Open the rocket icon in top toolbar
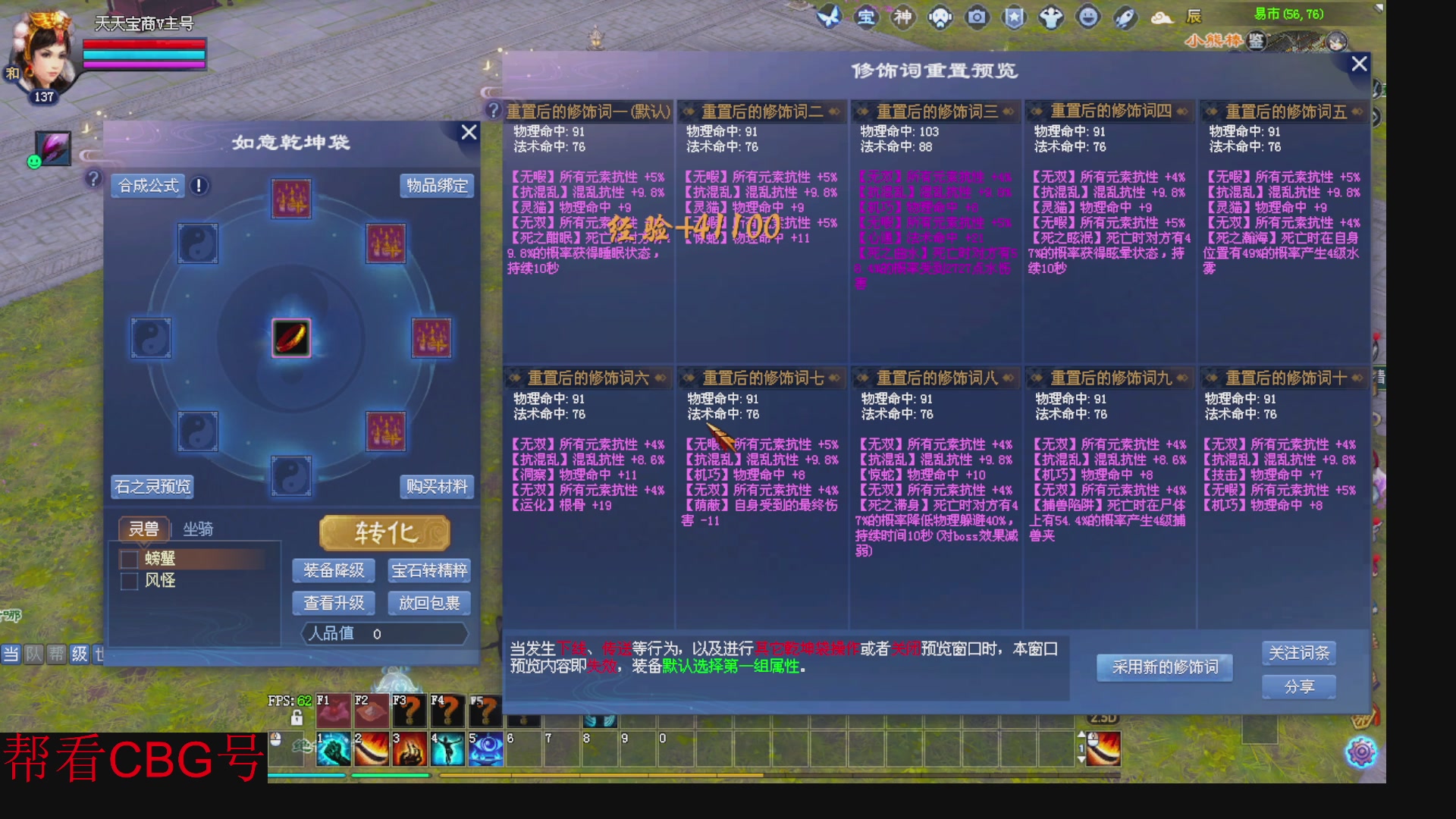Image resolution: width=1456 pixels, height=819 pixels. 1124,17
